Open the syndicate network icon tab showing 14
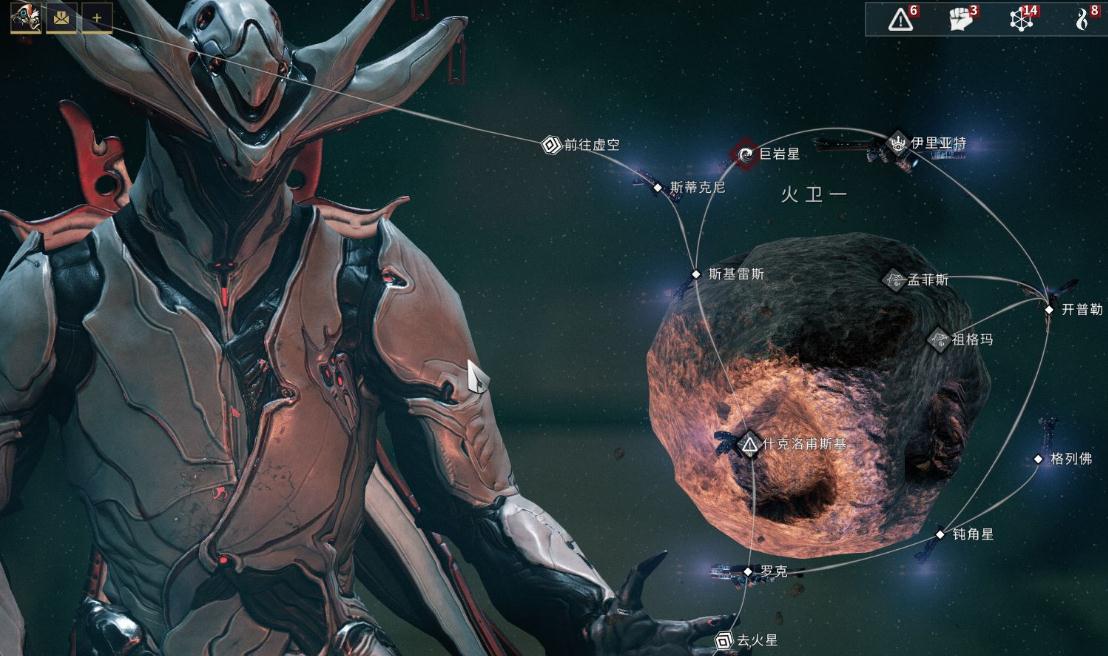The width and height of the screenshot is (1108, 656). (x=1021, y=19)
